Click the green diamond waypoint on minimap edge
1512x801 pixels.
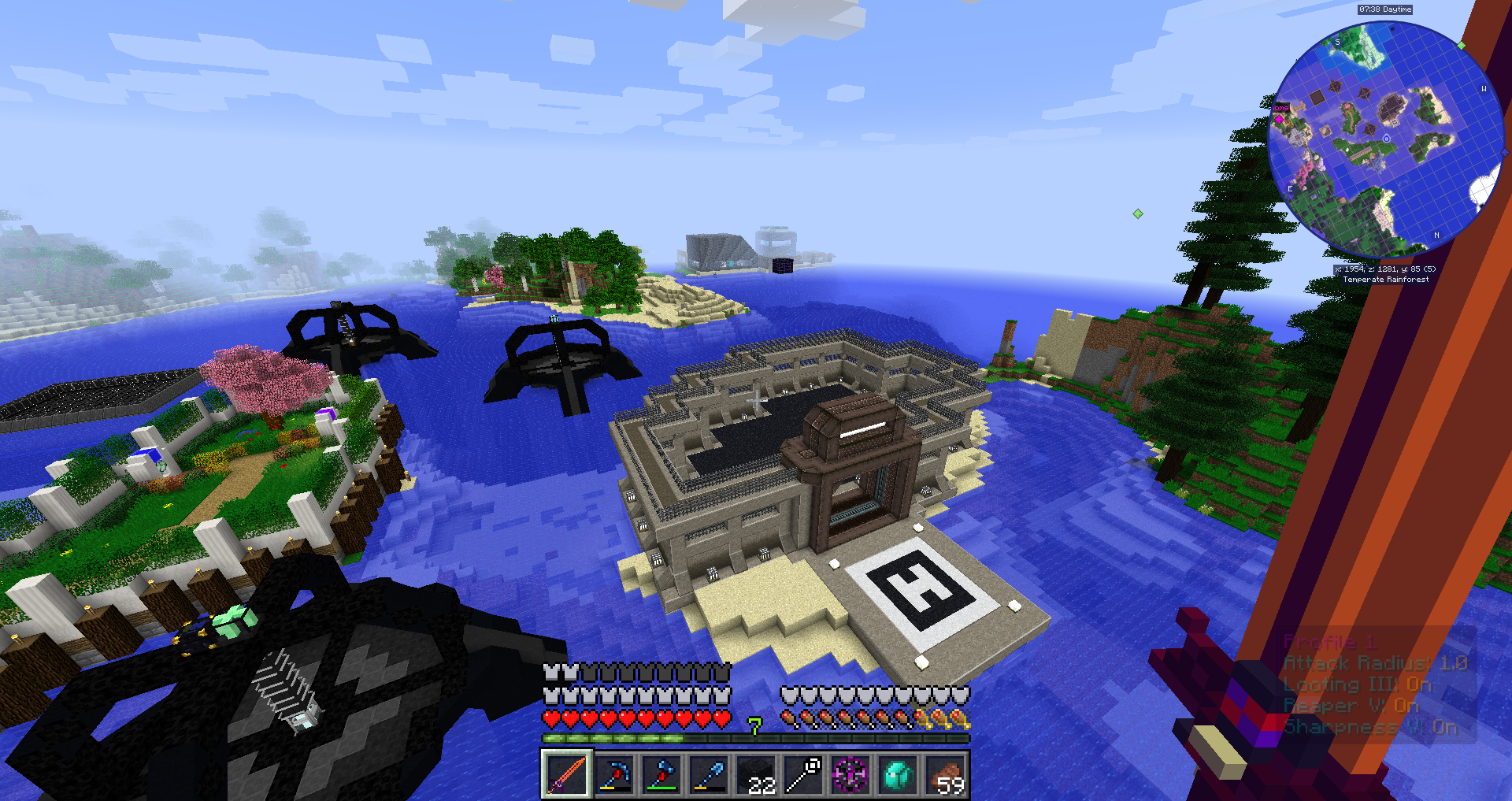click(1462, 45)
